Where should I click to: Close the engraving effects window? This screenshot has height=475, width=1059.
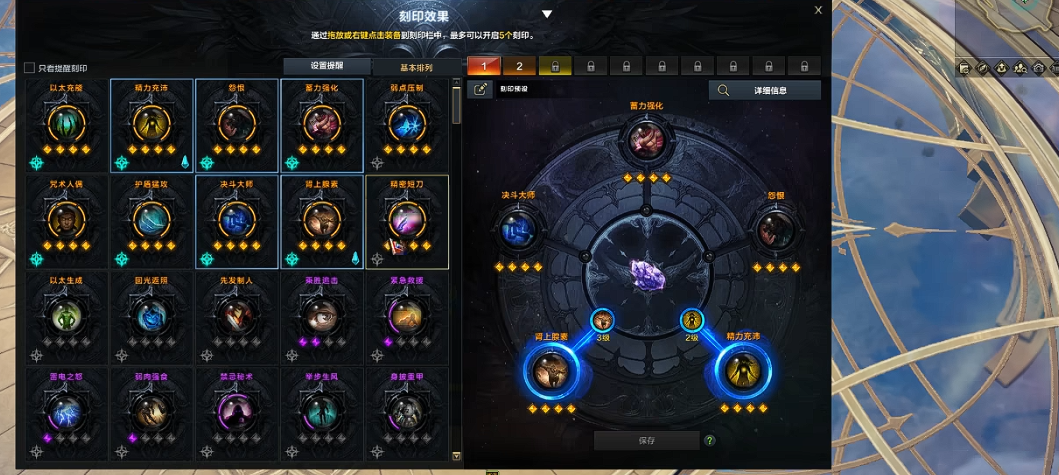pos(818,10)
